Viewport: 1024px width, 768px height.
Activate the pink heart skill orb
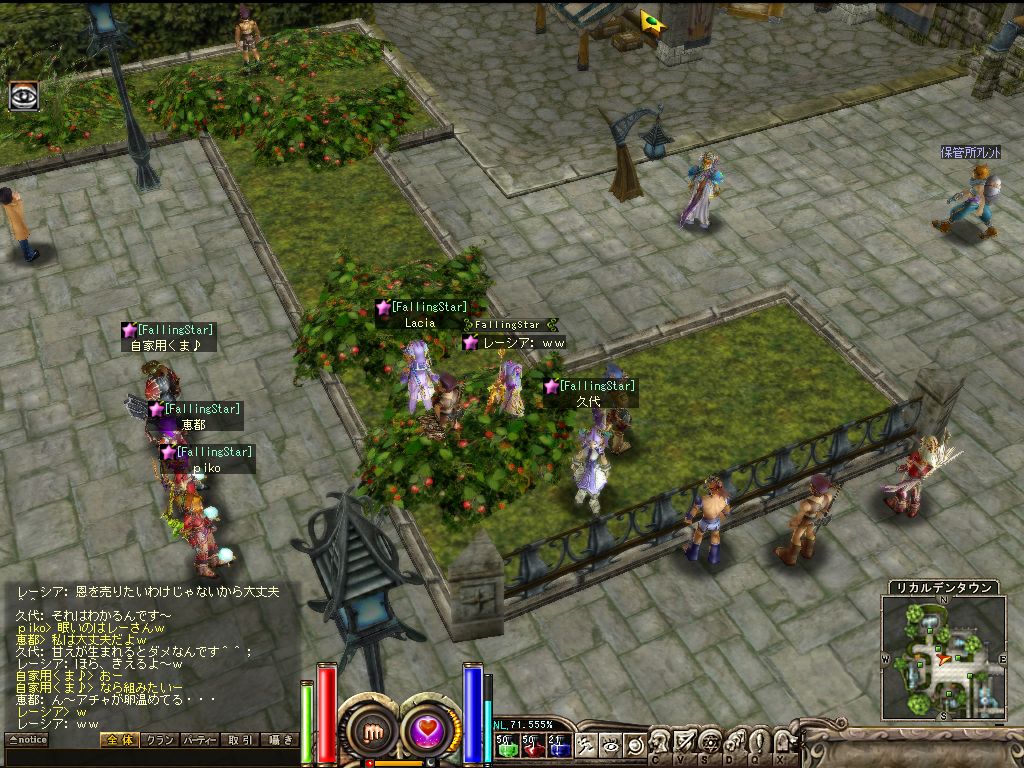(430, 731)
